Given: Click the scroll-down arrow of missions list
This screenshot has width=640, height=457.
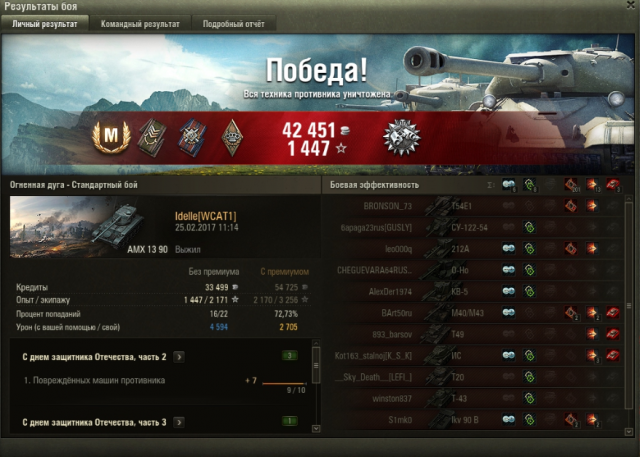Looking at the screenshot, I should 316,427.
